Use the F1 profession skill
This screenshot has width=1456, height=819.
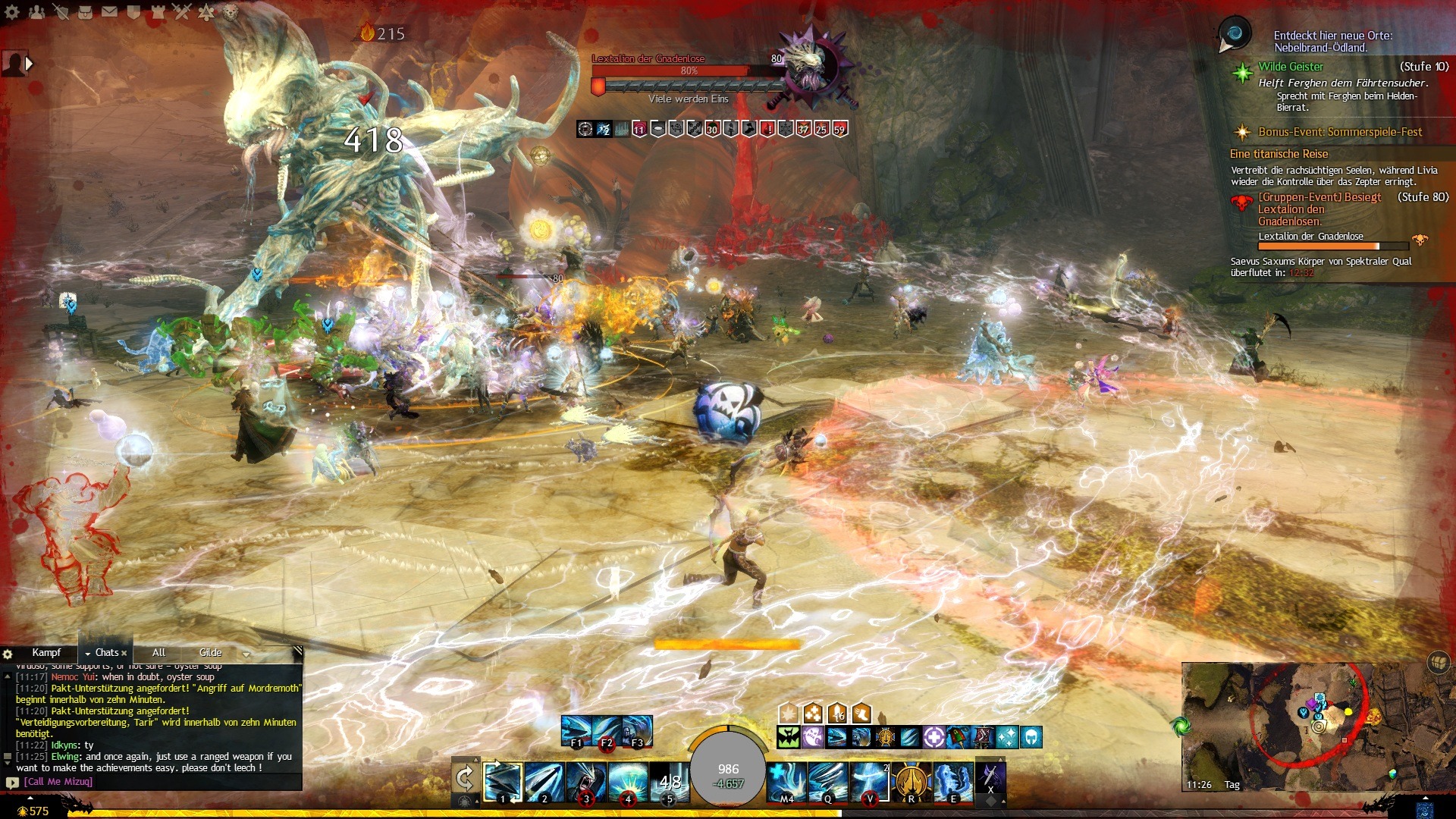pyautogui.click(x=576, y=730)
